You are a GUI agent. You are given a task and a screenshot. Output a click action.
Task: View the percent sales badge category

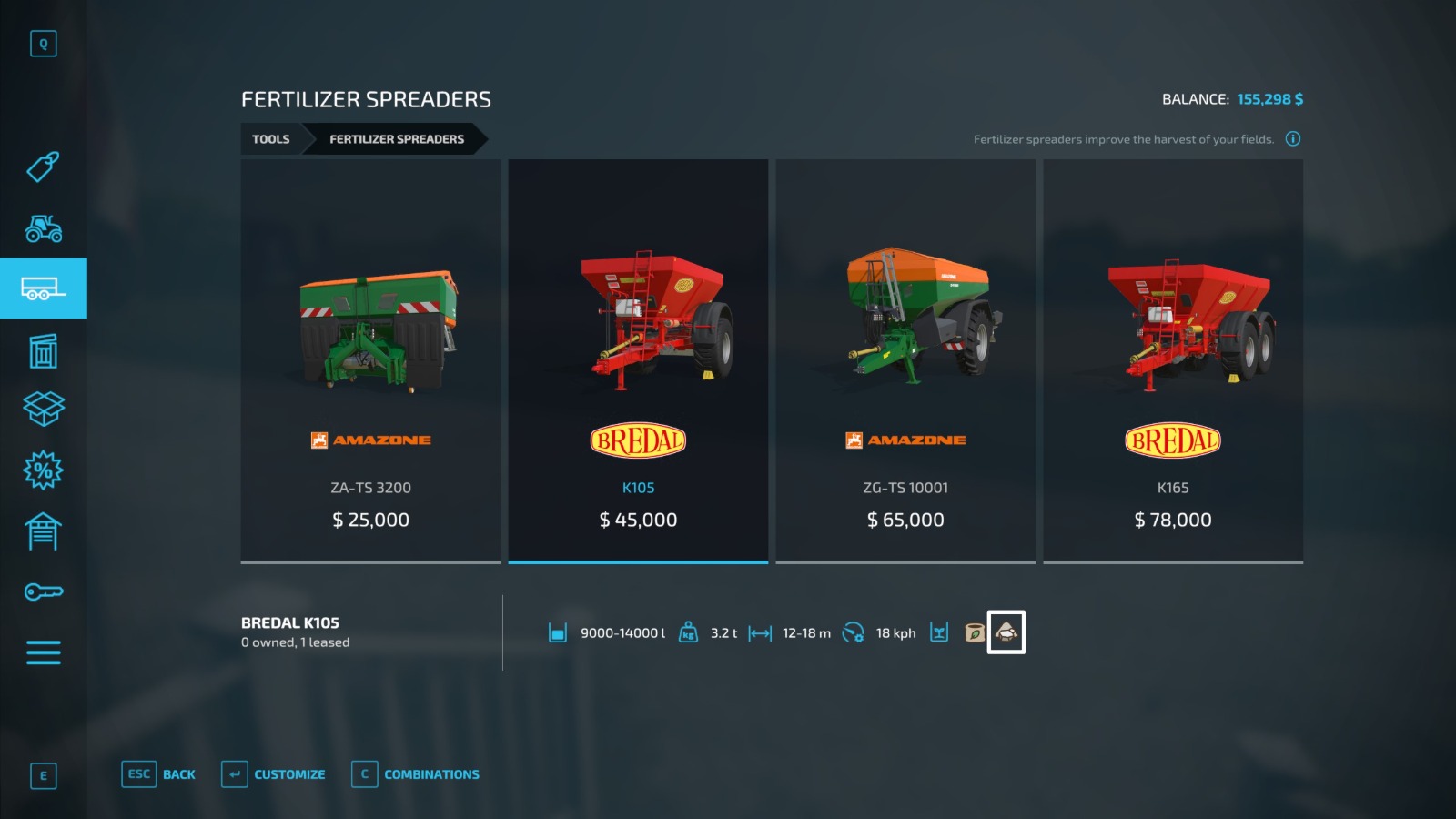click(43, 470)
